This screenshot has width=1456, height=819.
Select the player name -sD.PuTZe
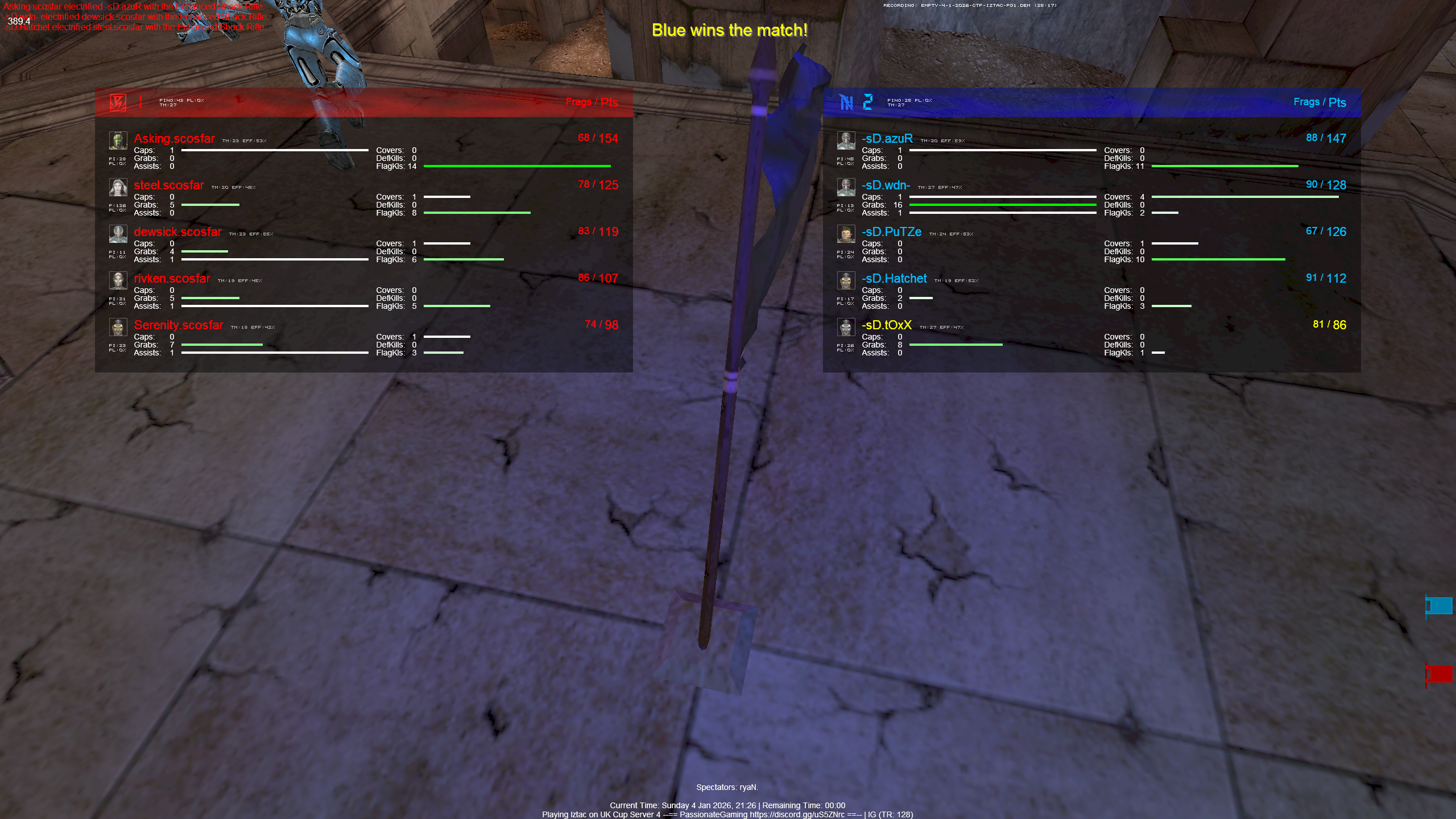(892, 232)
